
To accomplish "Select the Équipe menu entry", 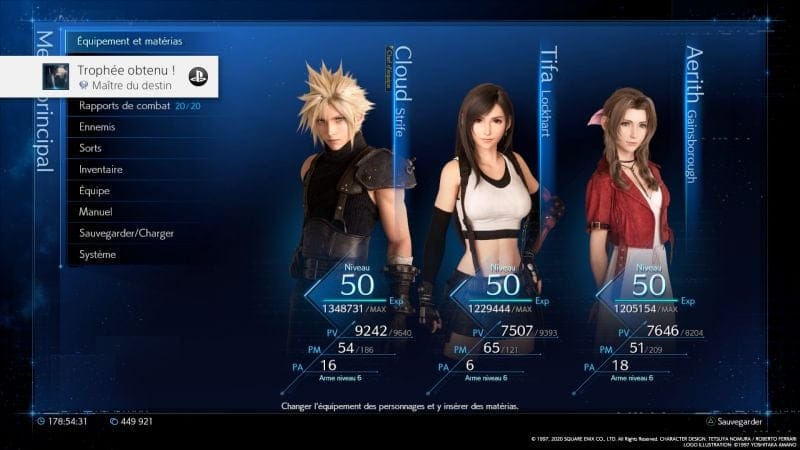I will [95, 190].
